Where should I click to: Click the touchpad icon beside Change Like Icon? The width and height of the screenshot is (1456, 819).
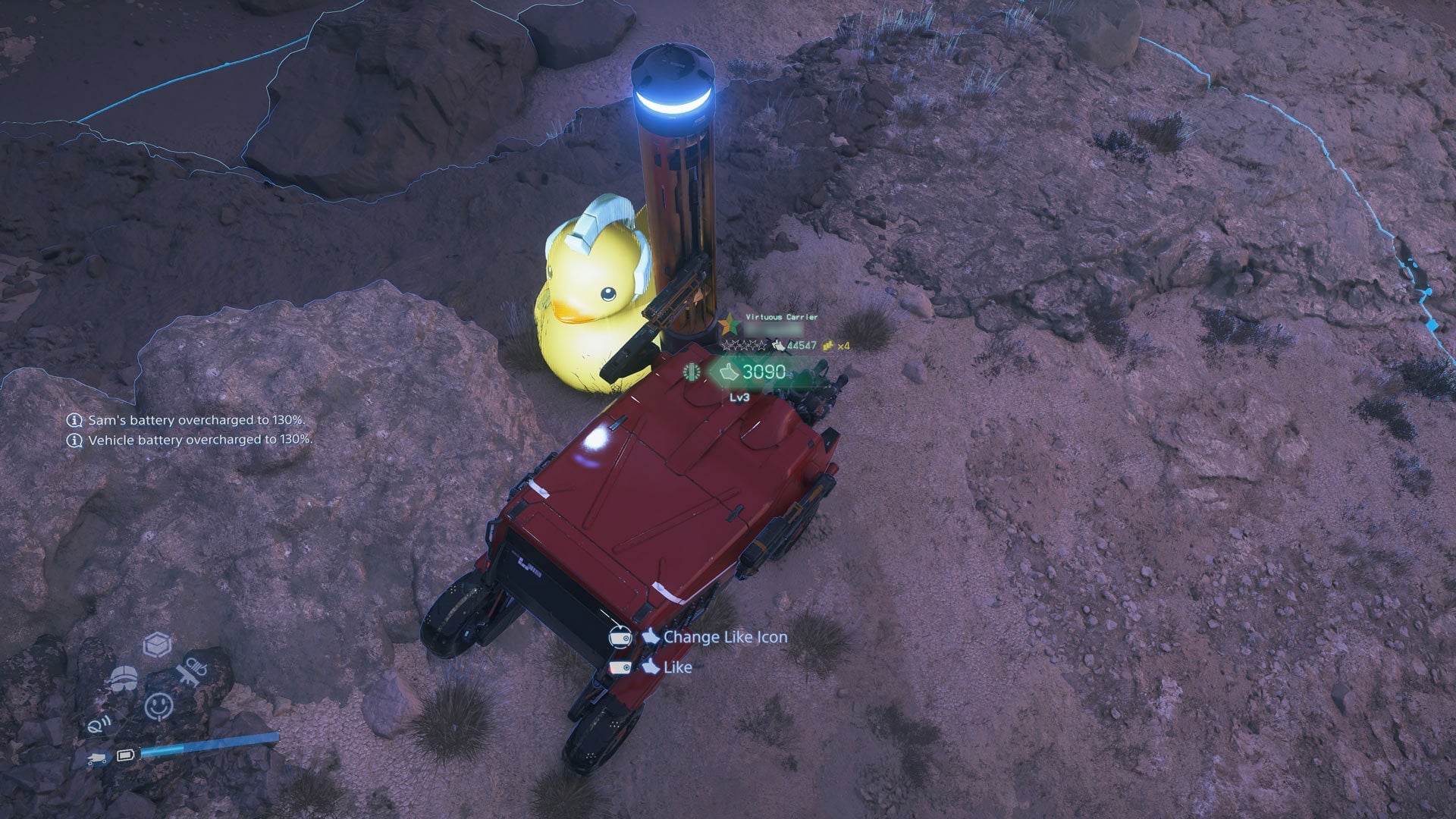(621, 638)
